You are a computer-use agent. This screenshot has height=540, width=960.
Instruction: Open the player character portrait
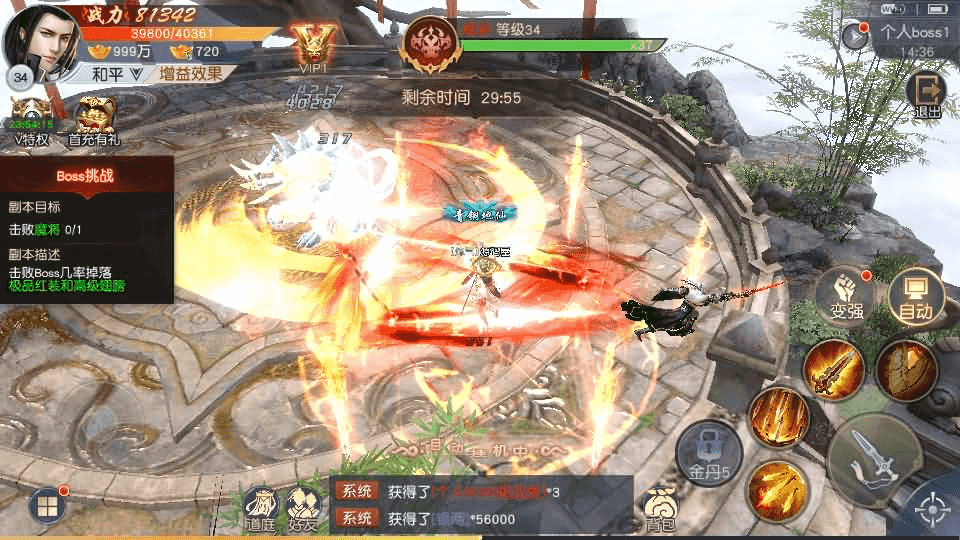click(42, 40)
